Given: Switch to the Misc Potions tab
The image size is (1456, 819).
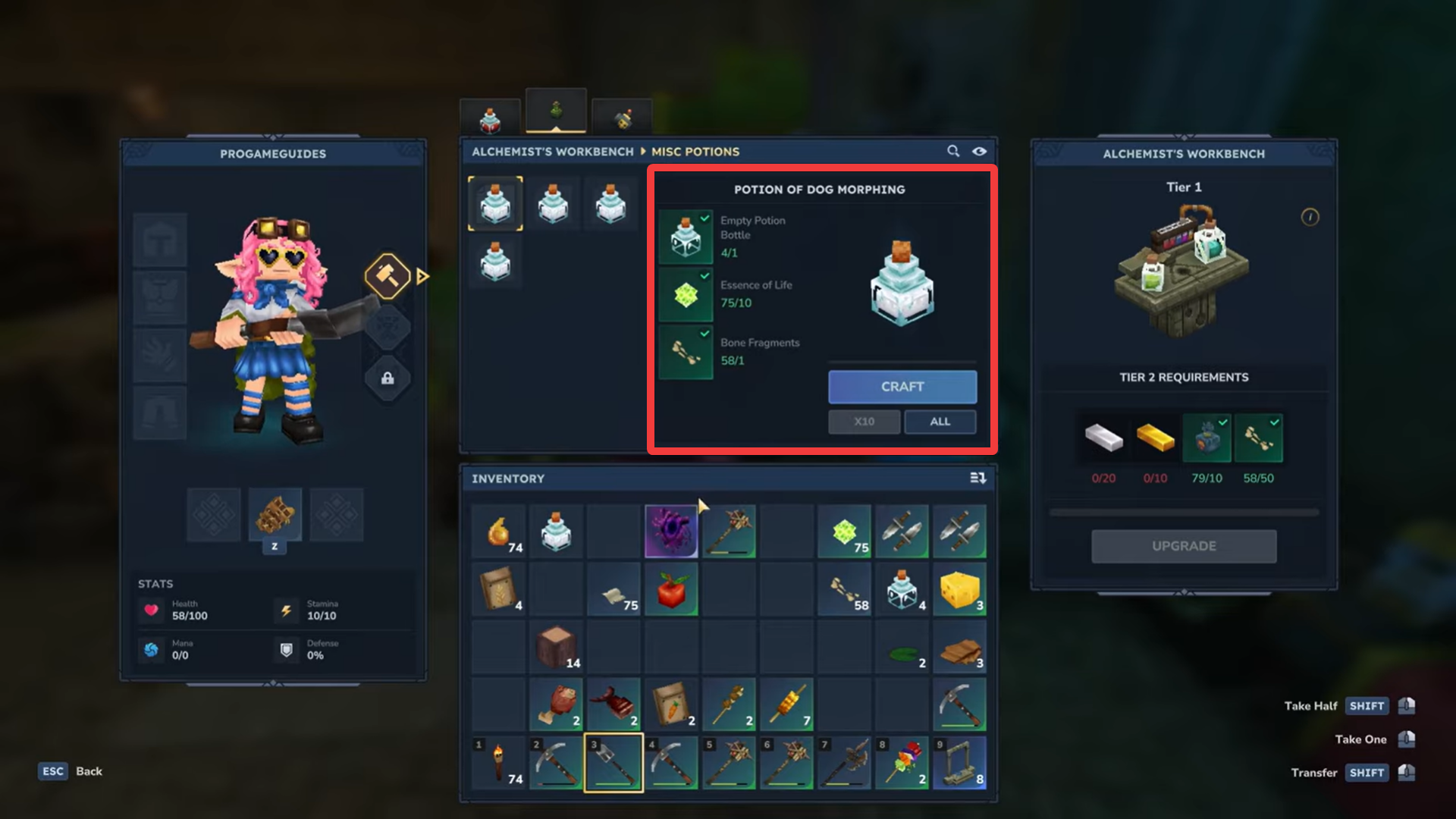Looking at the screenshot, I should [695, 152].
